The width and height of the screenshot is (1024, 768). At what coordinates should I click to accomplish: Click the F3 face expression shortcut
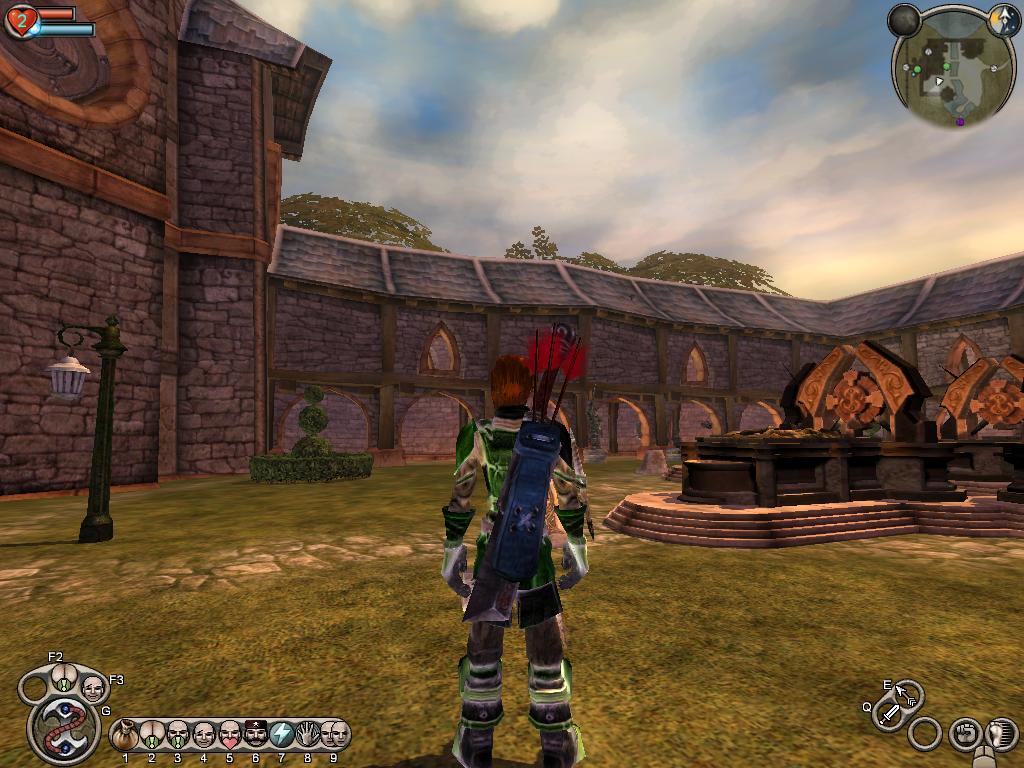point(93,687)
